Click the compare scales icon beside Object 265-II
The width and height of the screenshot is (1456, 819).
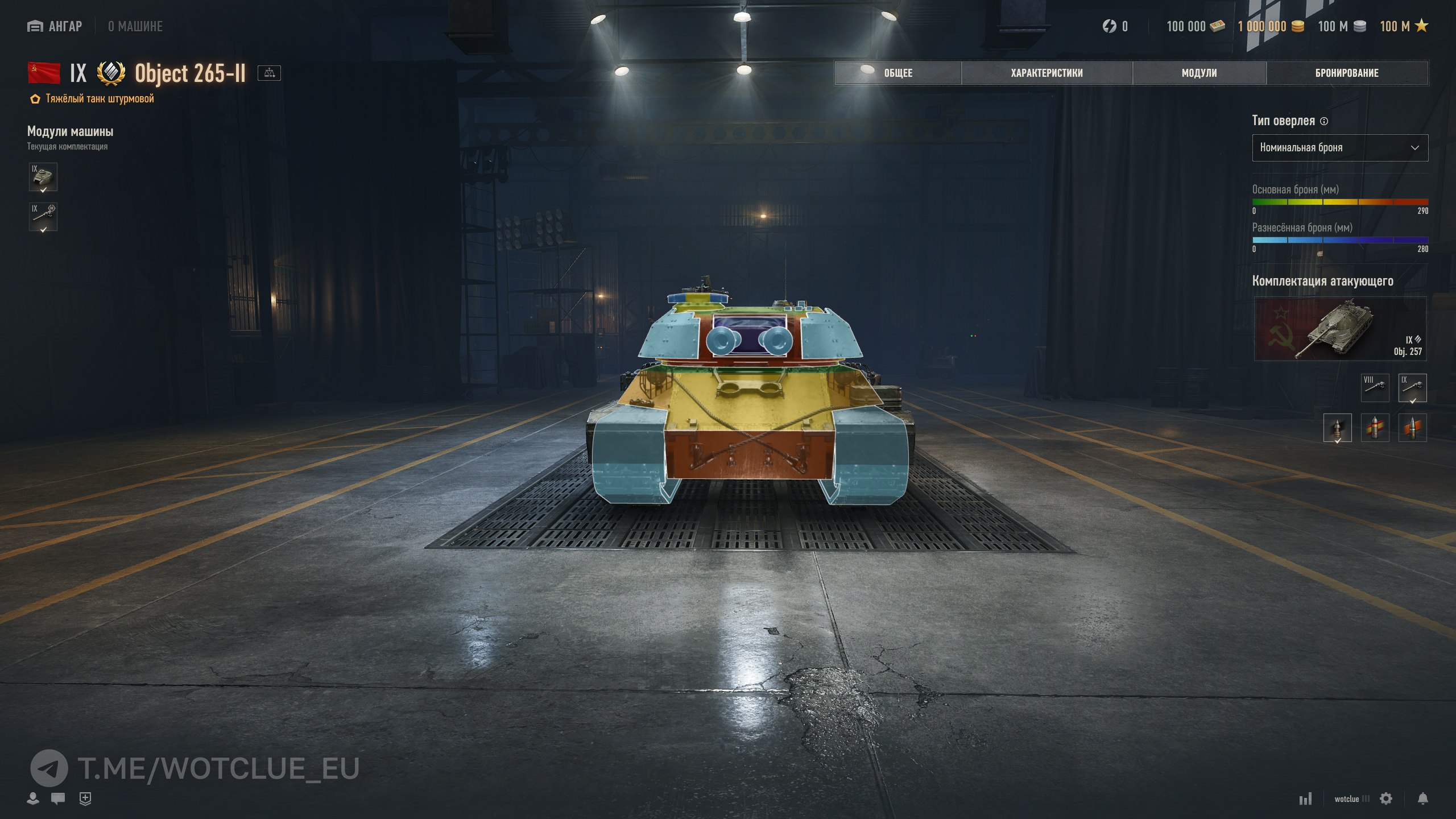(269, 73)
